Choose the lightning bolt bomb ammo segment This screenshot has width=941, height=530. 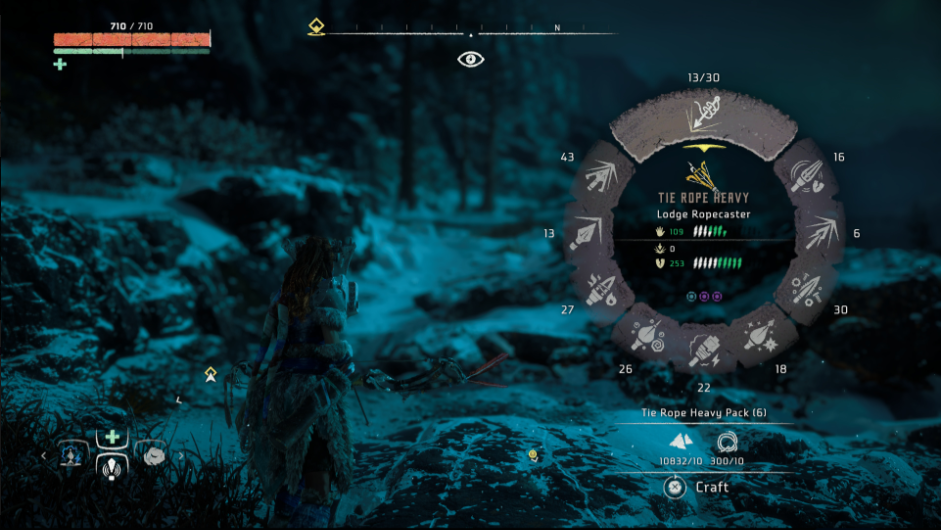[x=704, y=349]
